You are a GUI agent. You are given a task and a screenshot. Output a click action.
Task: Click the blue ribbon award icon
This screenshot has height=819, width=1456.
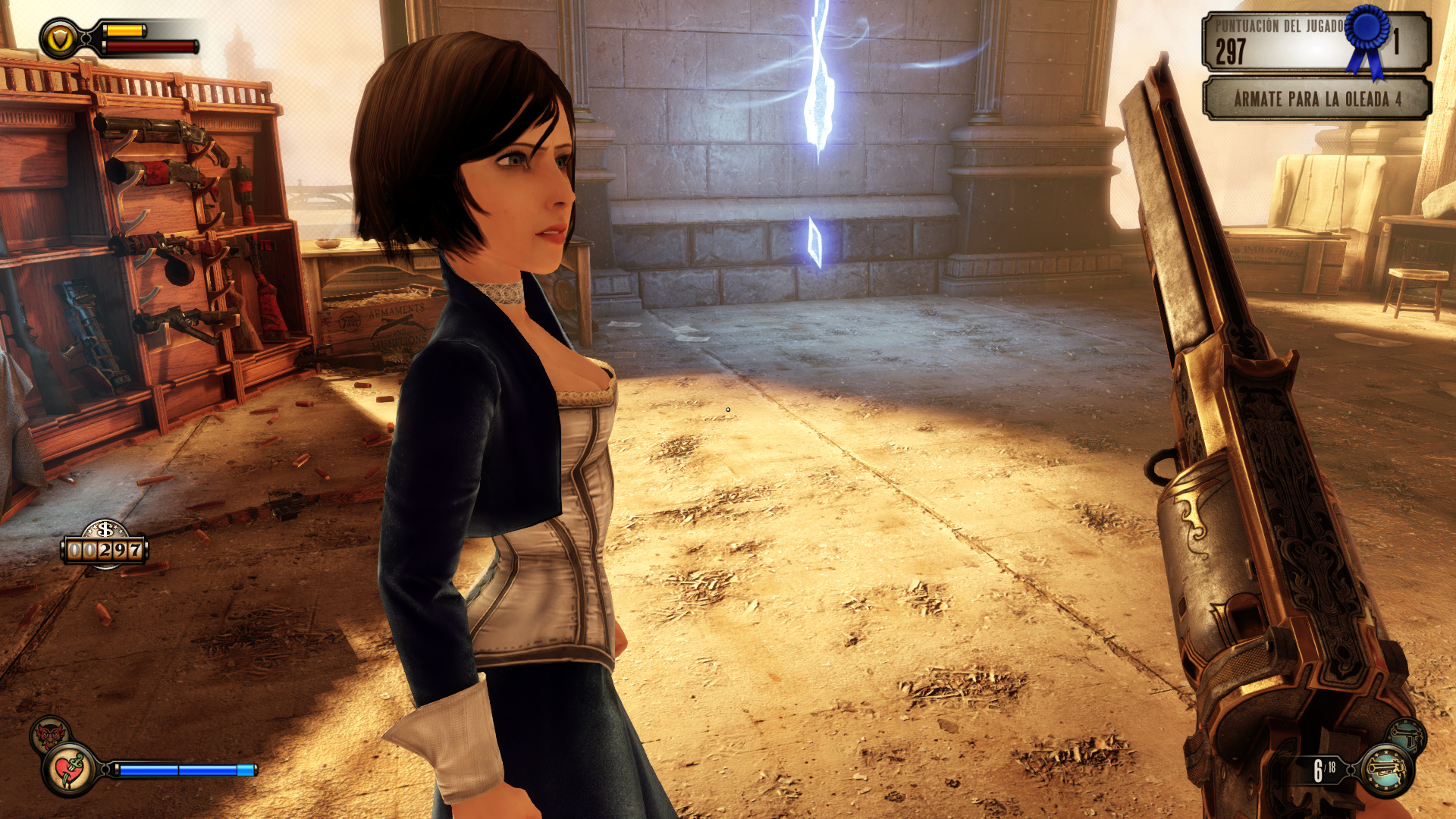(x=1367, y=39)
